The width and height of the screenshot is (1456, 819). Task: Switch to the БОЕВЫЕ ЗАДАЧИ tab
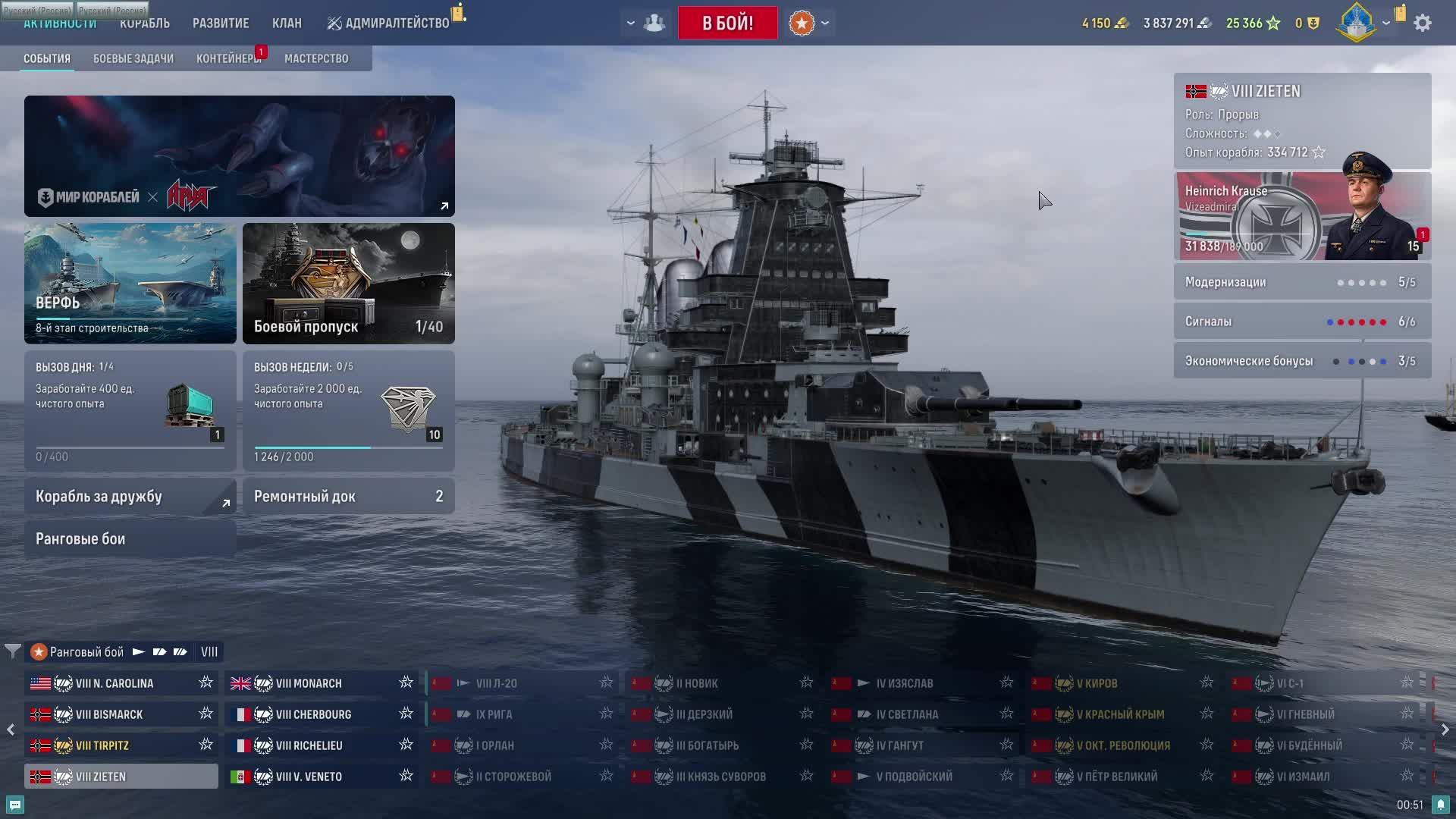pos(133,58)
